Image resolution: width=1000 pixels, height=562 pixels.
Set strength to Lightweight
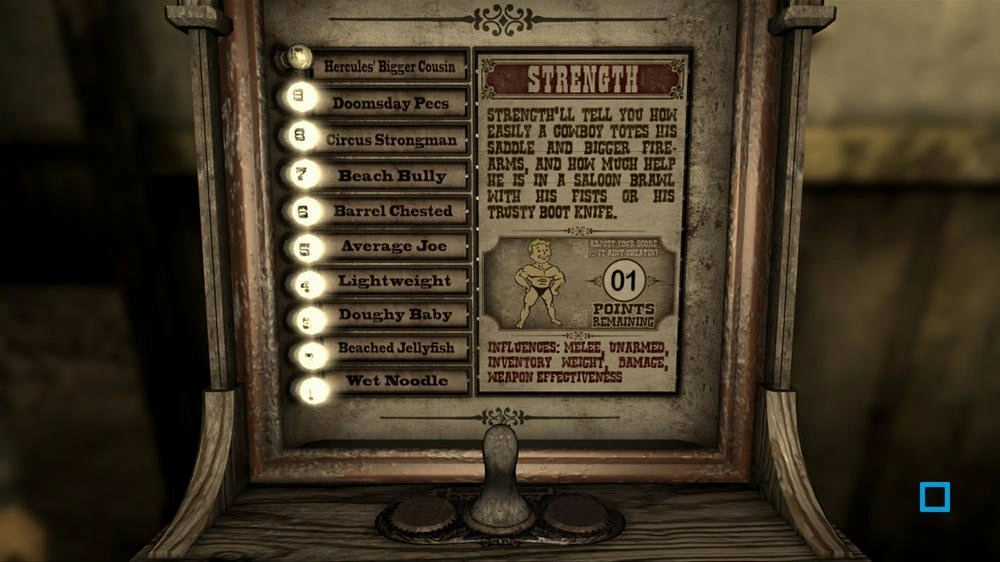[394, 281]
